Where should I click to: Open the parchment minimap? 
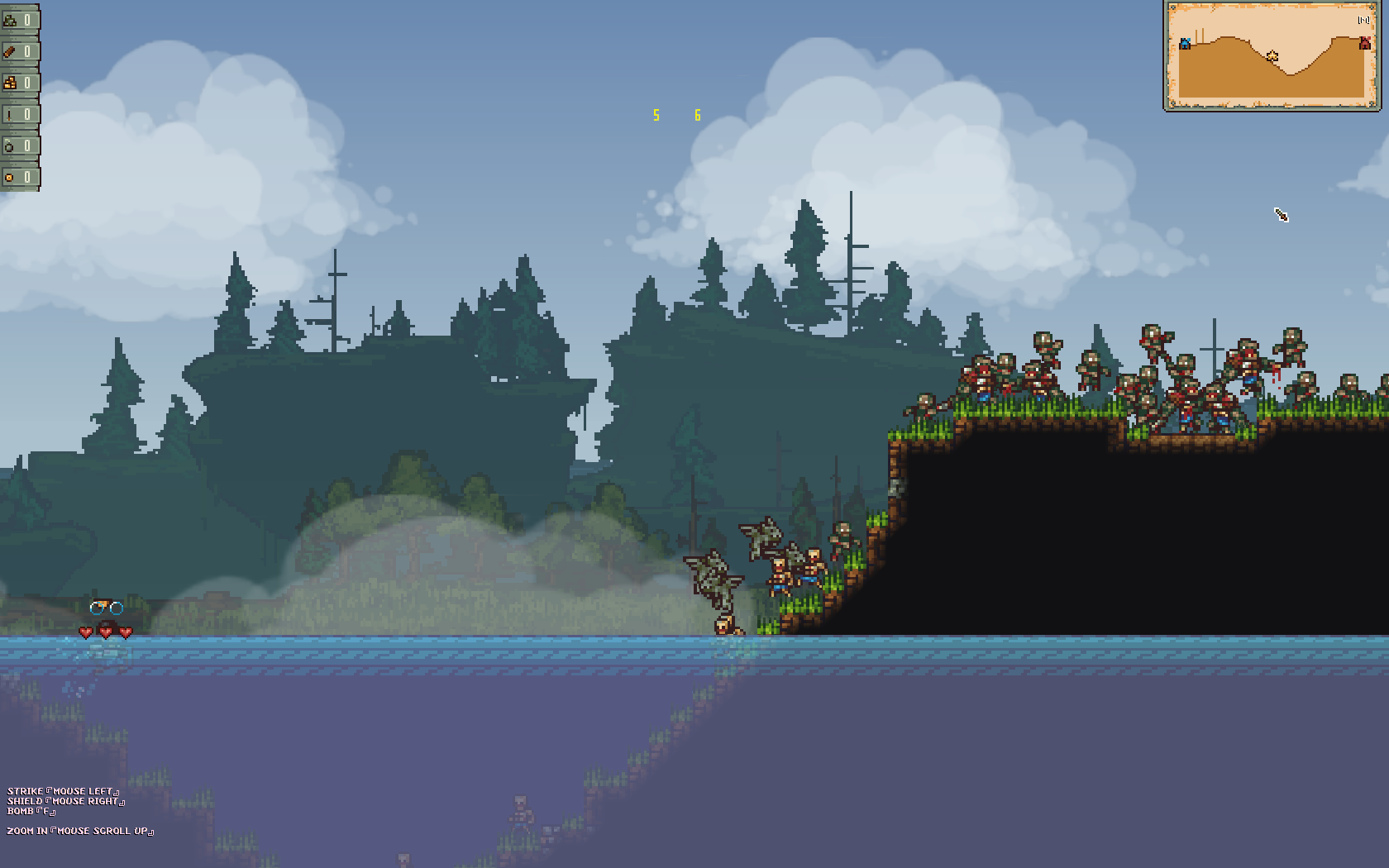point(1272,56)
